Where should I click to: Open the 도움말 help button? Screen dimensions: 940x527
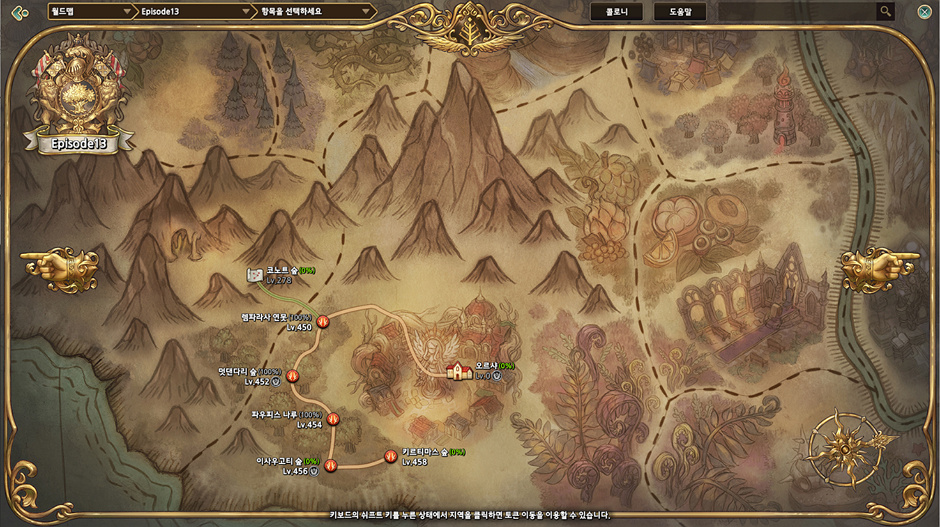click(x=680, y=12)
